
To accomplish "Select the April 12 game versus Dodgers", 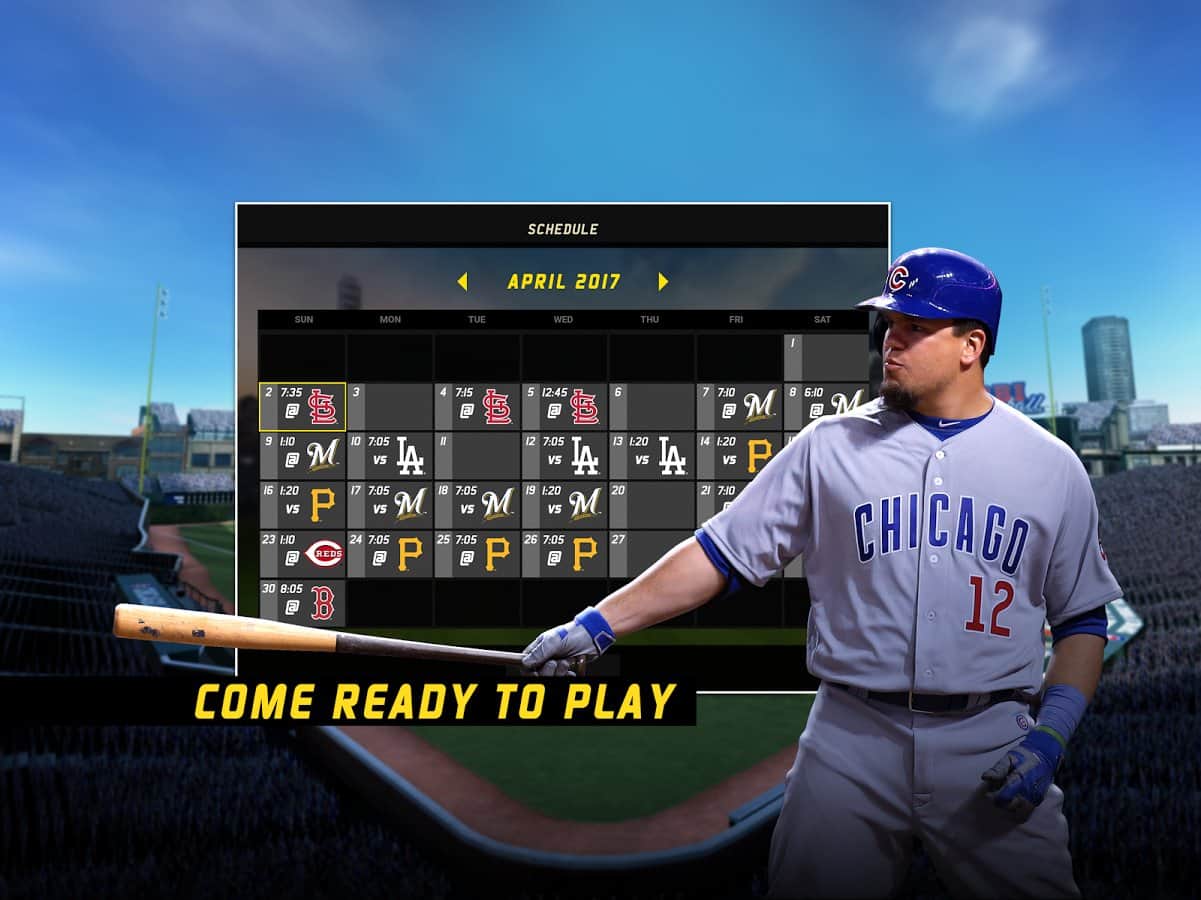I will click(564, 455).
